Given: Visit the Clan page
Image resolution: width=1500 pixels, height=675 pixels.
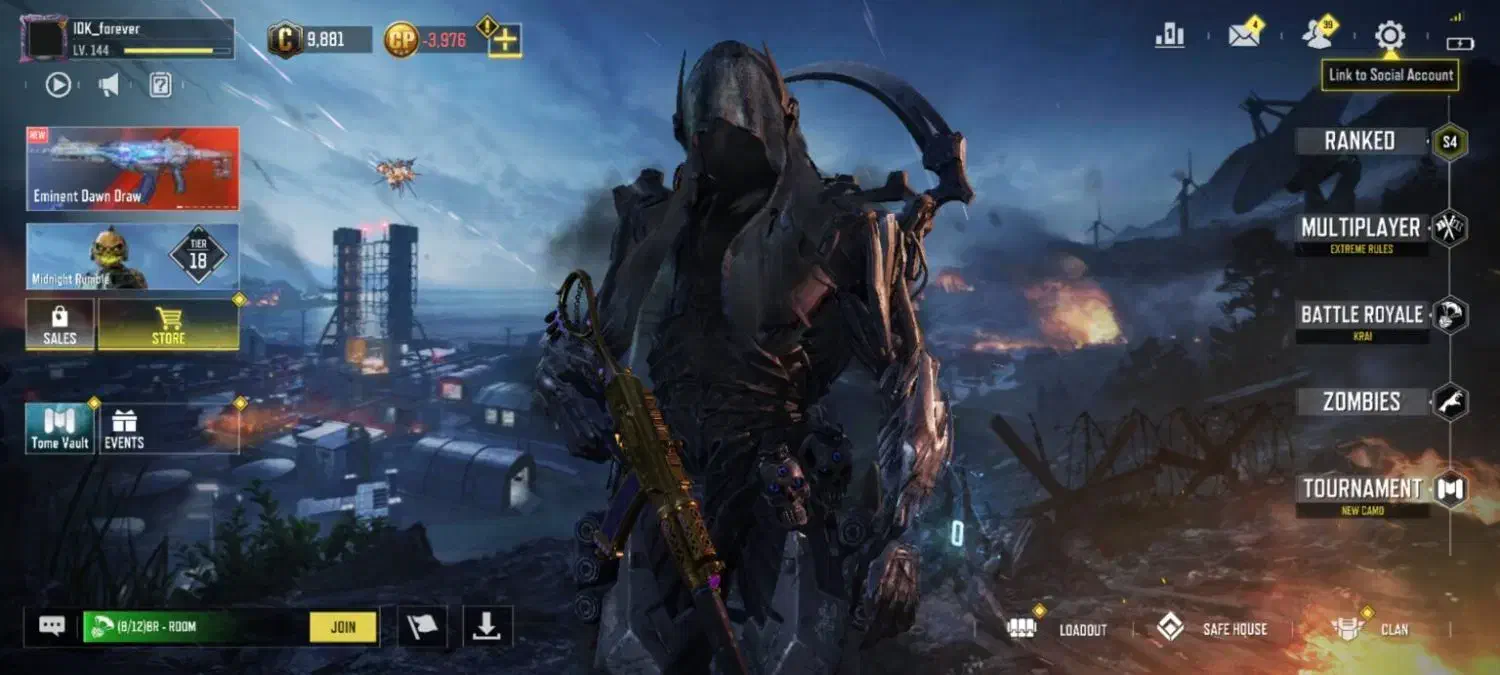Looking at the screenshot, I should (1372, 629).
